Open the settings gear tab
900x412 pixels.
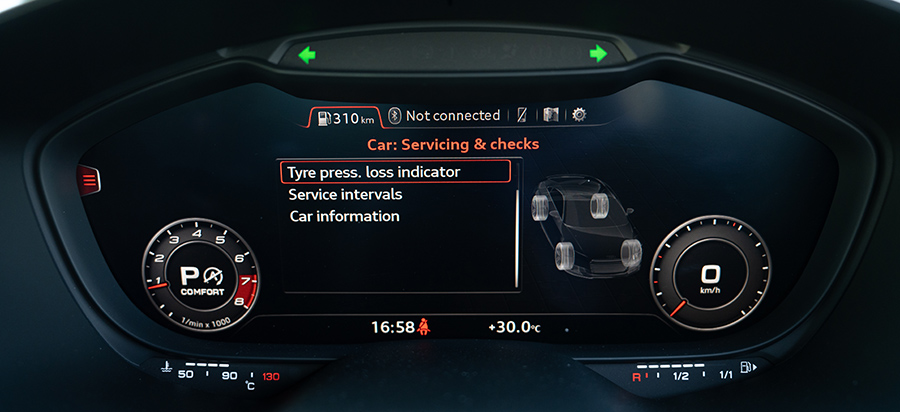tap(579, 116)
